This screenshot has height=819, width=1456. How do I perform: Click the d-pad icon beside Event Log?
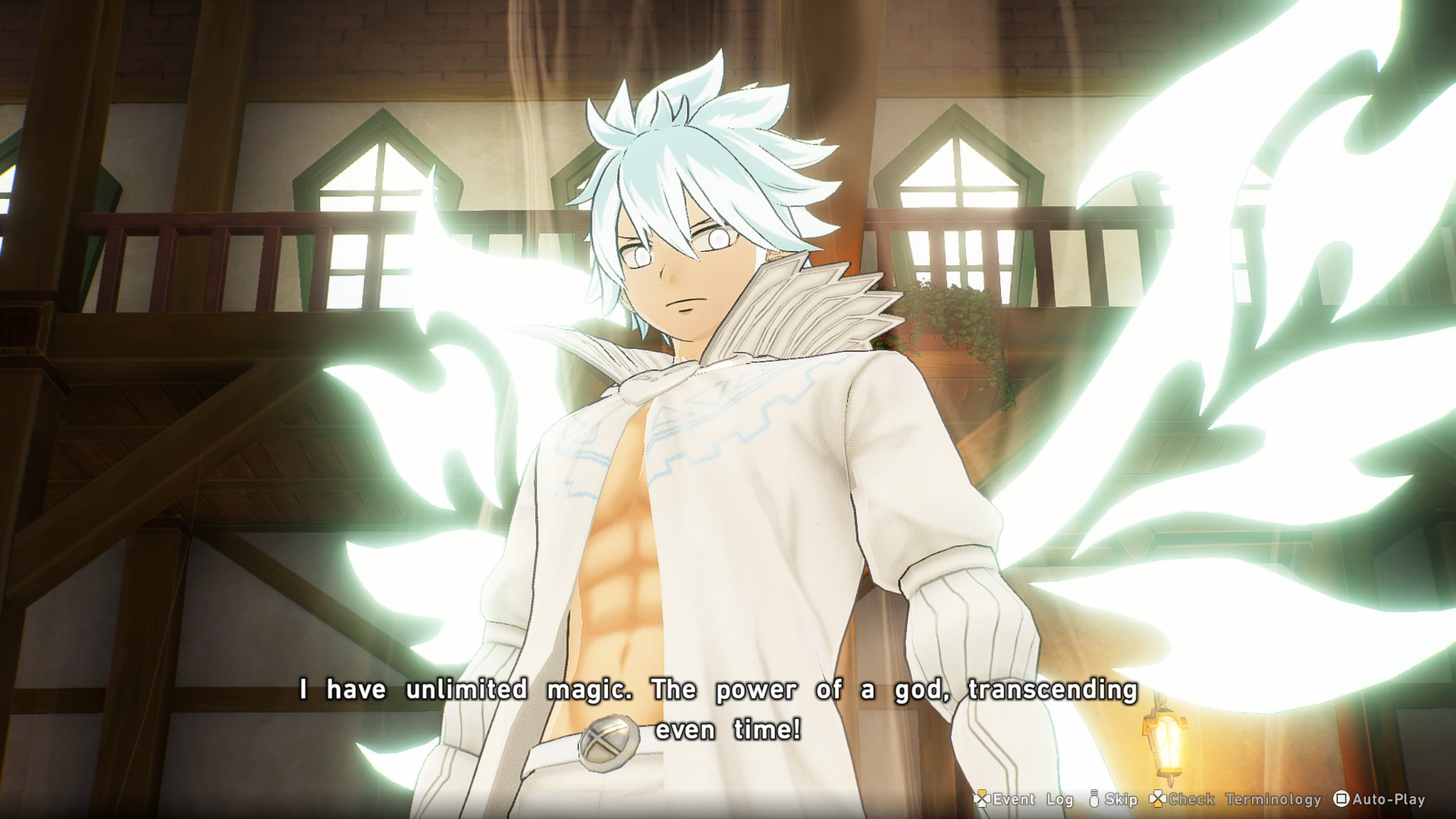click(982, 799)
